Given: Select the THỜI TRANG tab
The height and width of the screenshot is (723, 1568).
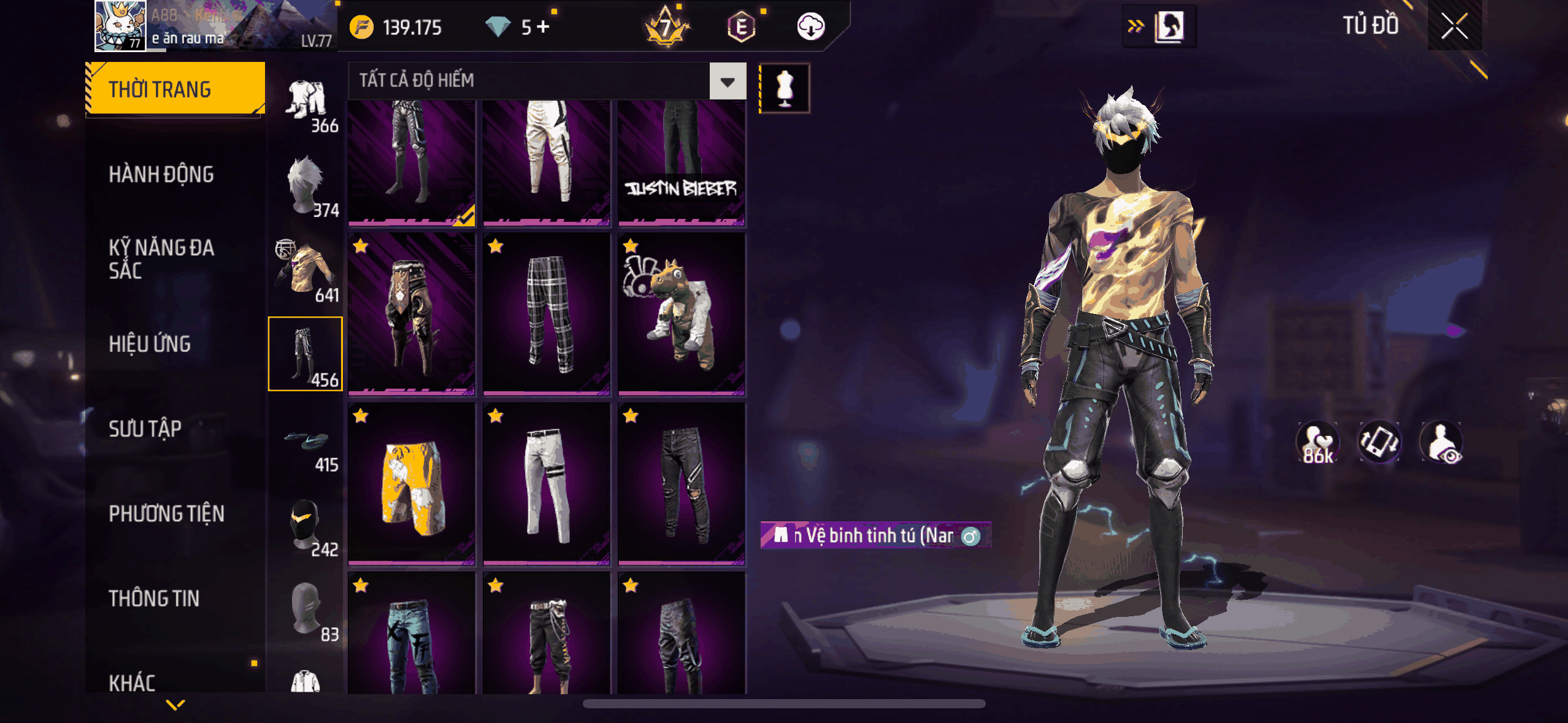Looking at the screenshot, I should point(175,89).
